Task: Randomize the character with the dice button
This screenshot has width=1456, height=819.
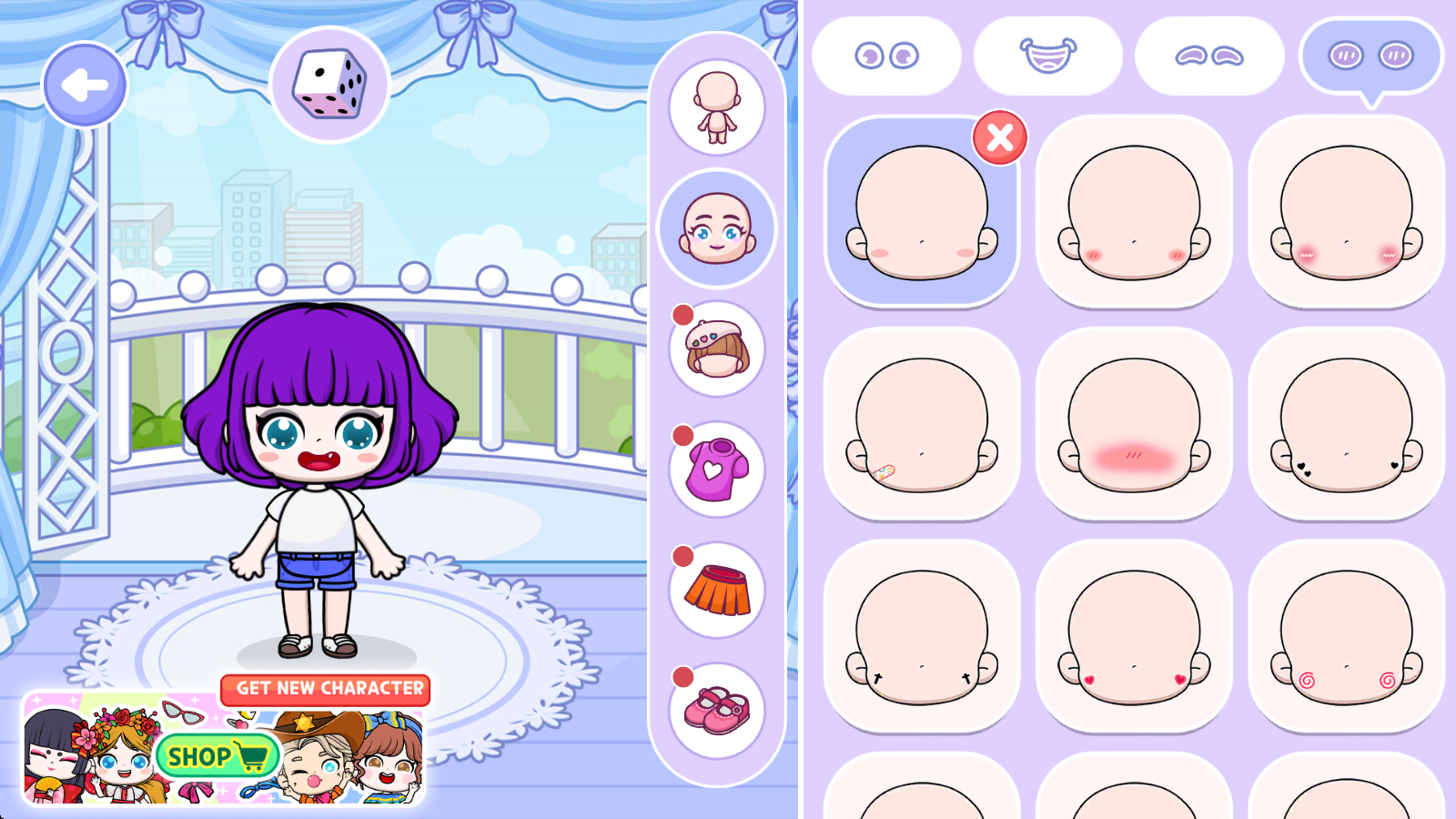Action: (330, 85)
